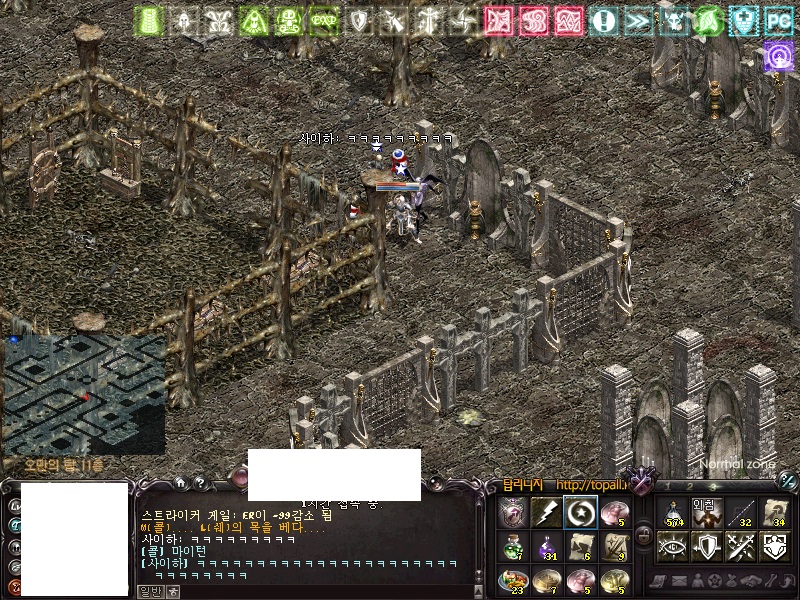
Task: Select the exclamation mark buff icon
Action: [x=603, y=20]
